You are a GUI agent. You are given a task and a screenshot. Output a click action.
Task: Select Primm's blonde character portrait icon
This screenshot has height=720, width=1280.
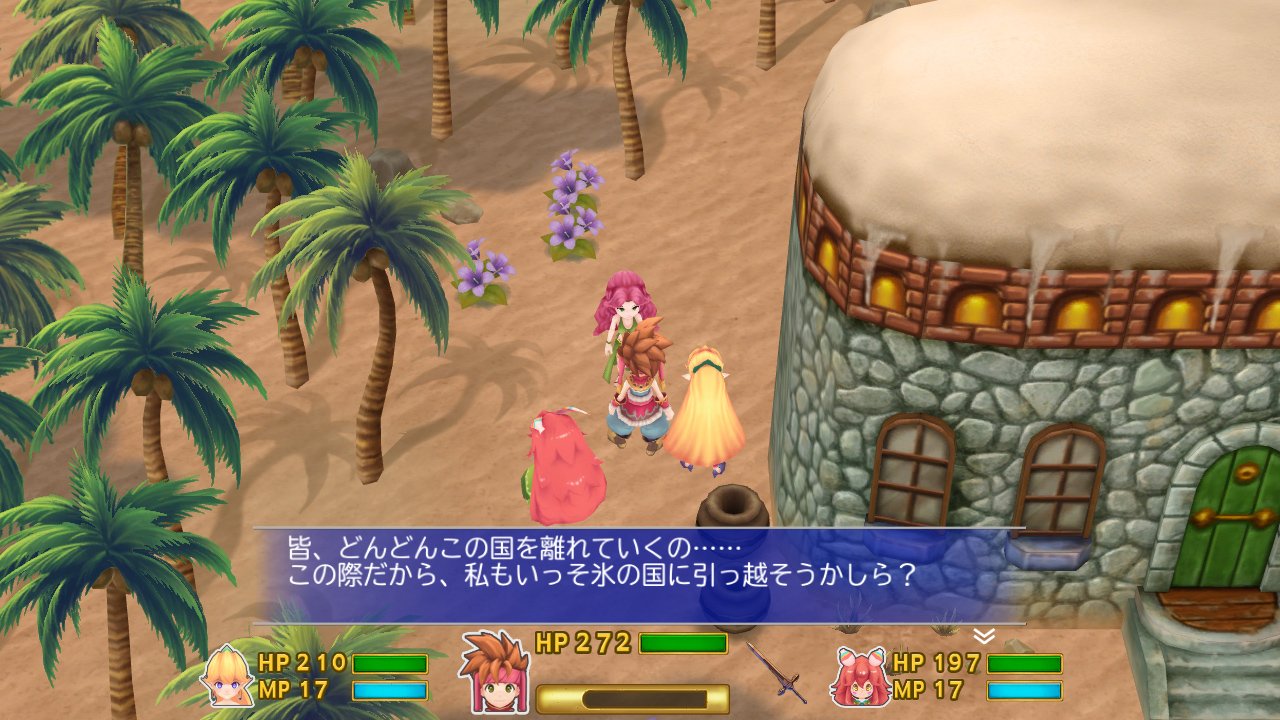pyautogui.click(x=225, y=678)
